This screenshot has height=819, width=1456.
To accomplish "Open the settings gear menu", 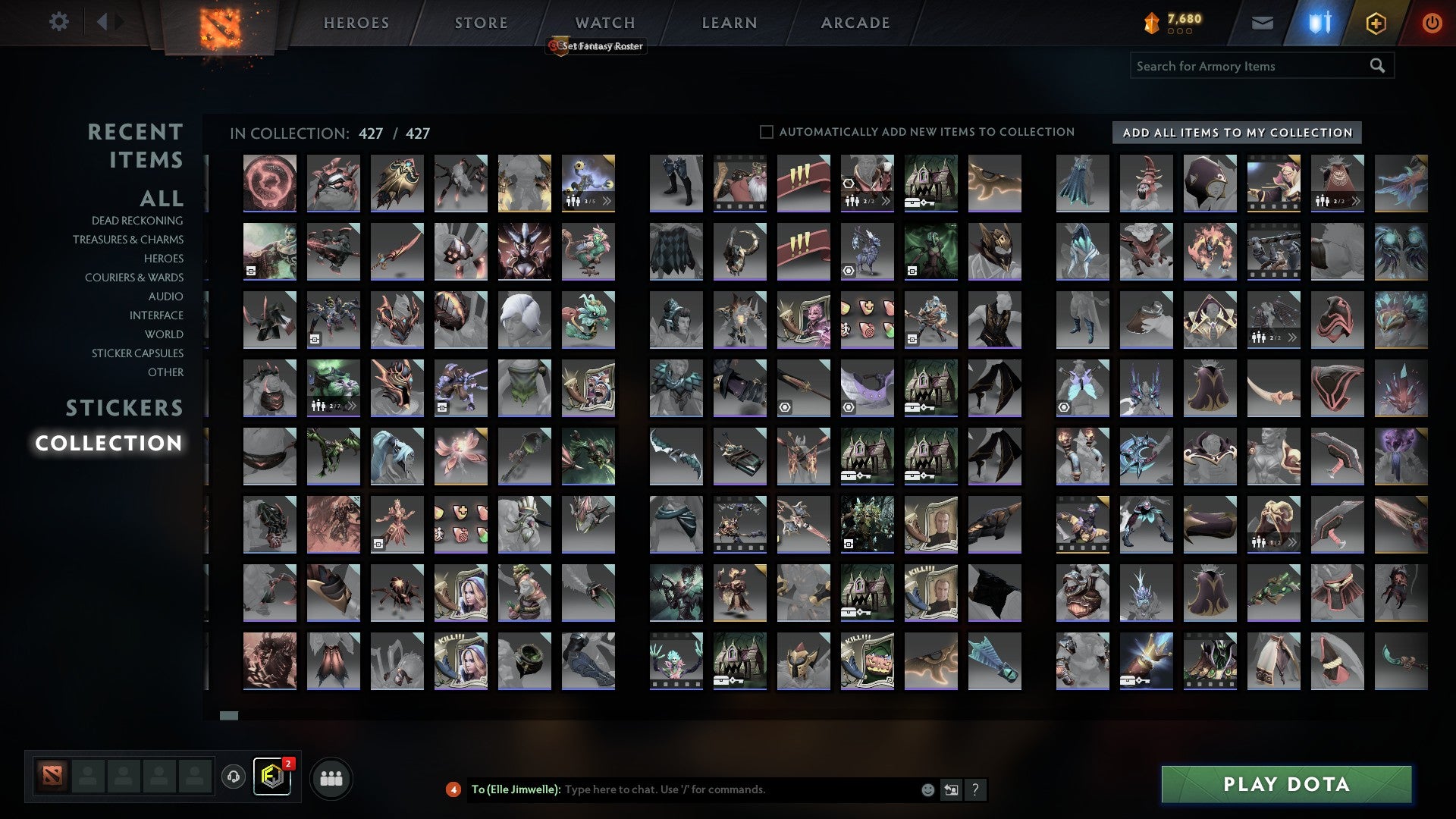I will (x=59, y=22).
